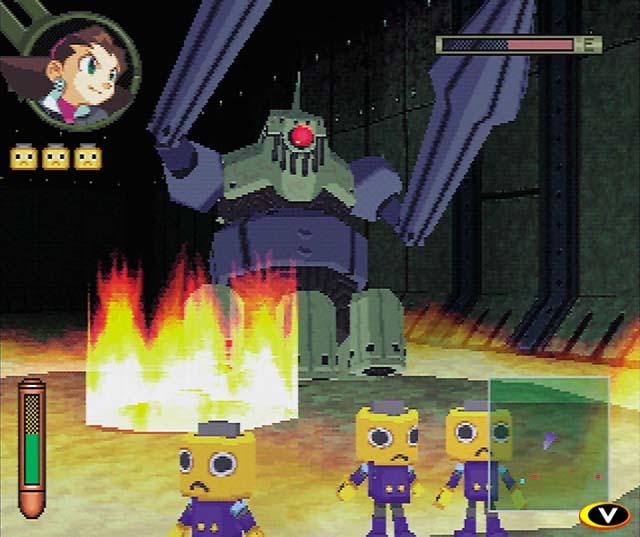Open the translucent green minimap
640x537 pixels.
[x=548, y=441]
